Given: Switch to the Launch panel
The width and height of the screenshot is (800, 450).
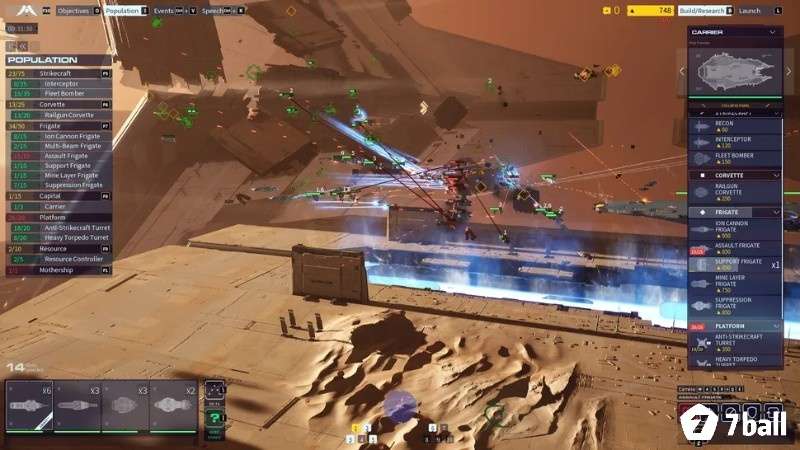Looking at the screenshot, I should click(749, 10).
